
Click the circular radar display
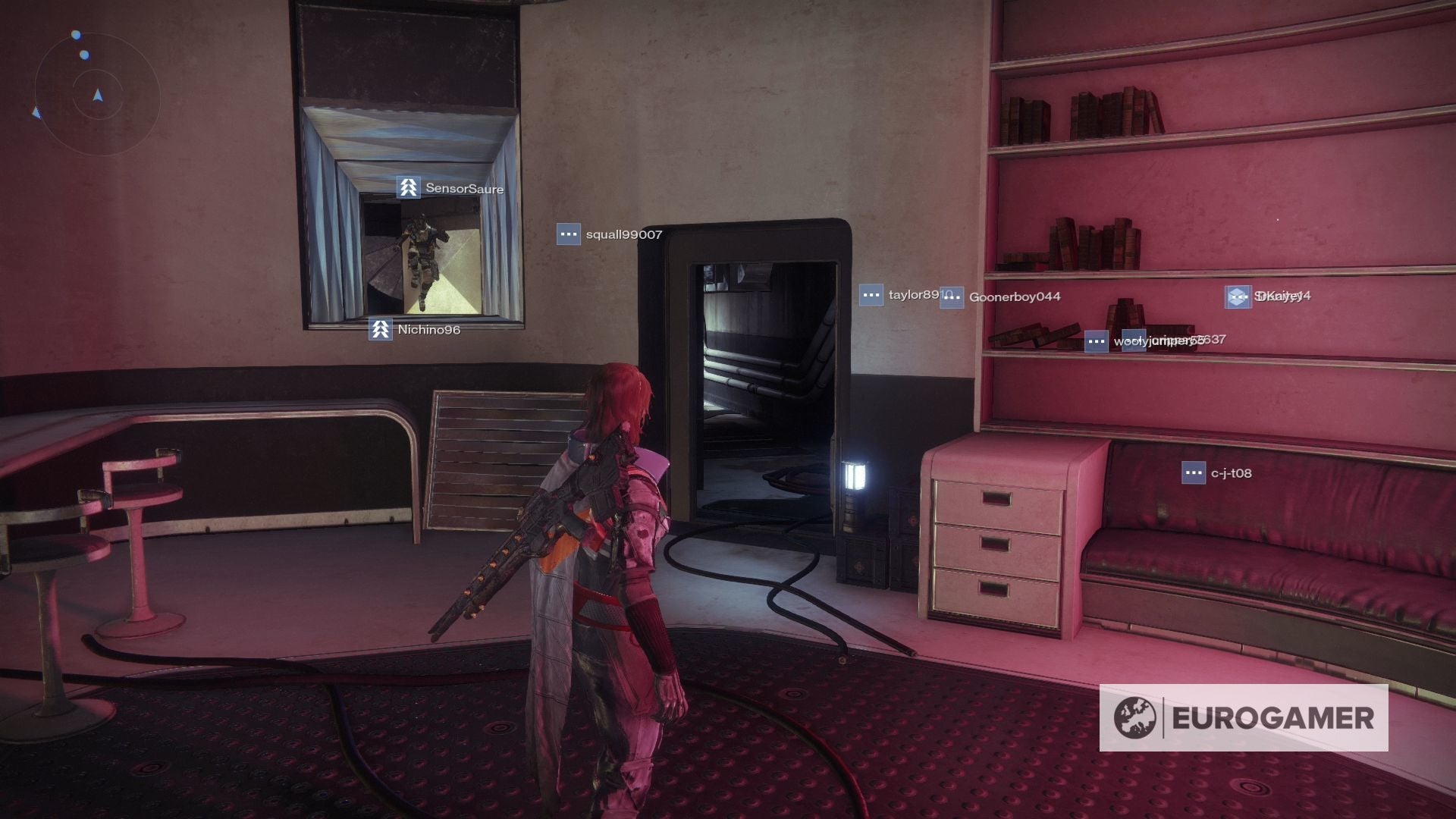click(97, 95)
